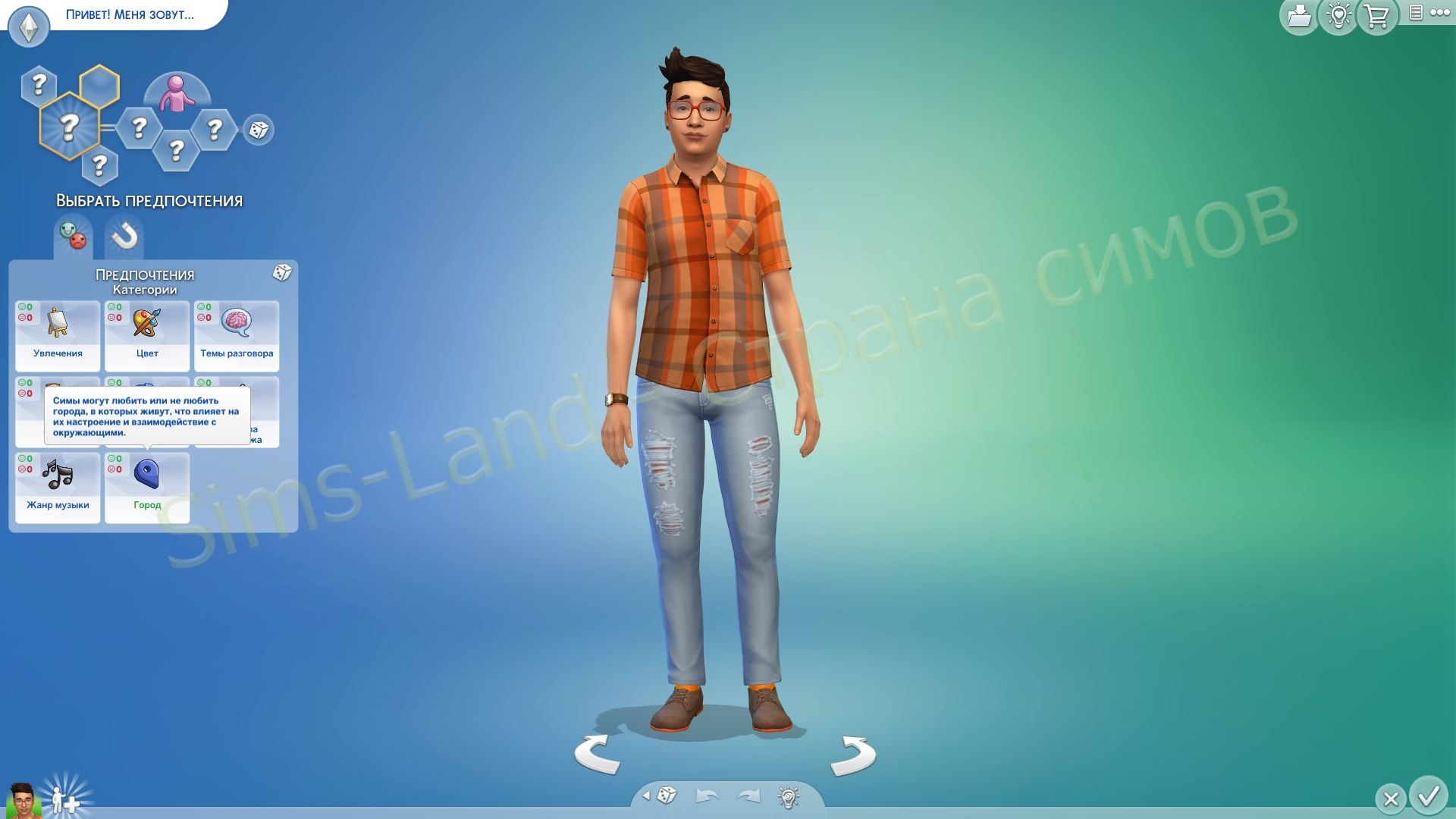Click the dice to randomize preferences
1456x819 pixels.
[x=282, y=275]
